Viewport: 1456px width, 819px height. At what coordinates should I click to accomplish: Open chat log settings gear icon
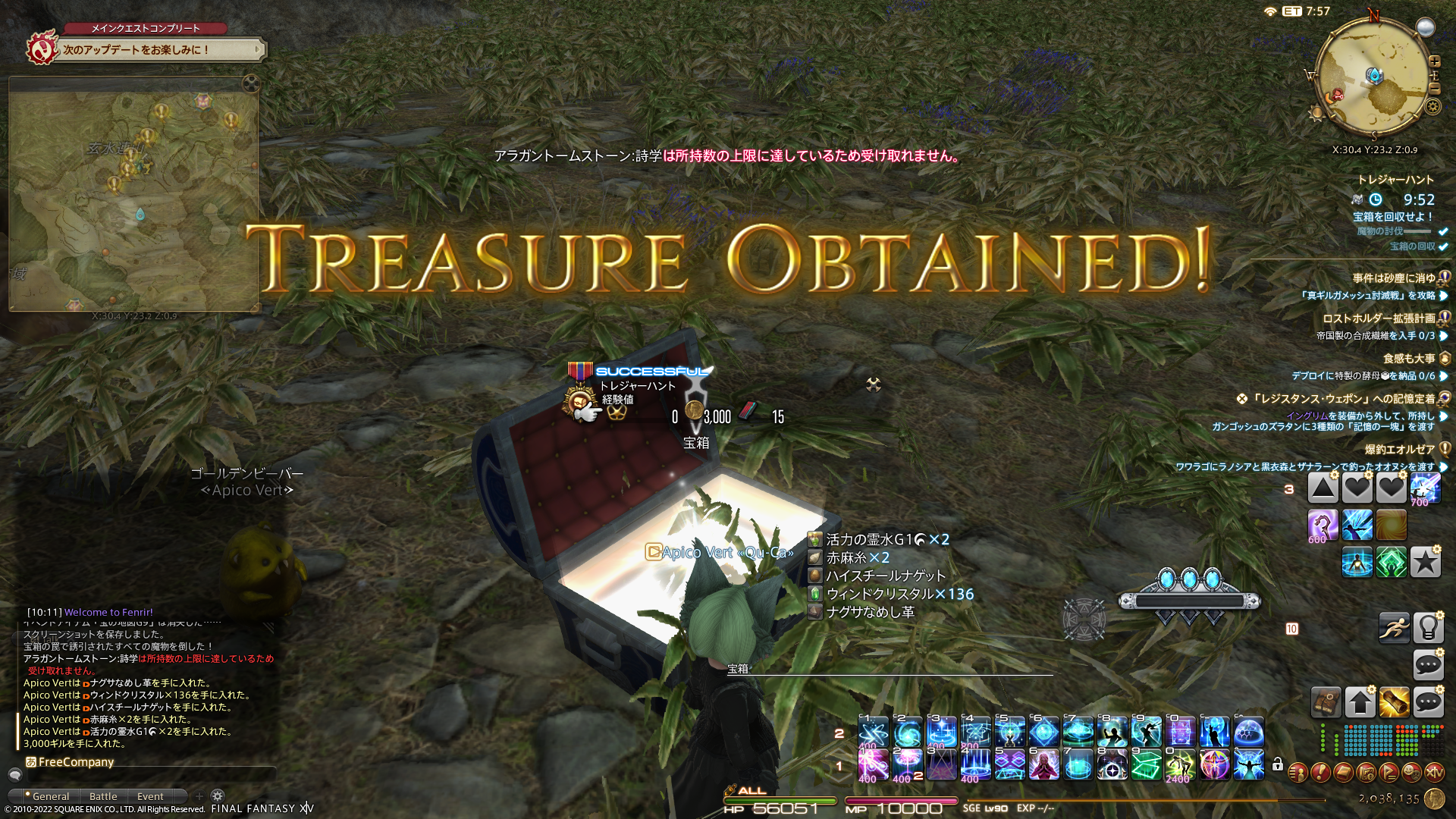pyautogui.click(x=218, y=796)
